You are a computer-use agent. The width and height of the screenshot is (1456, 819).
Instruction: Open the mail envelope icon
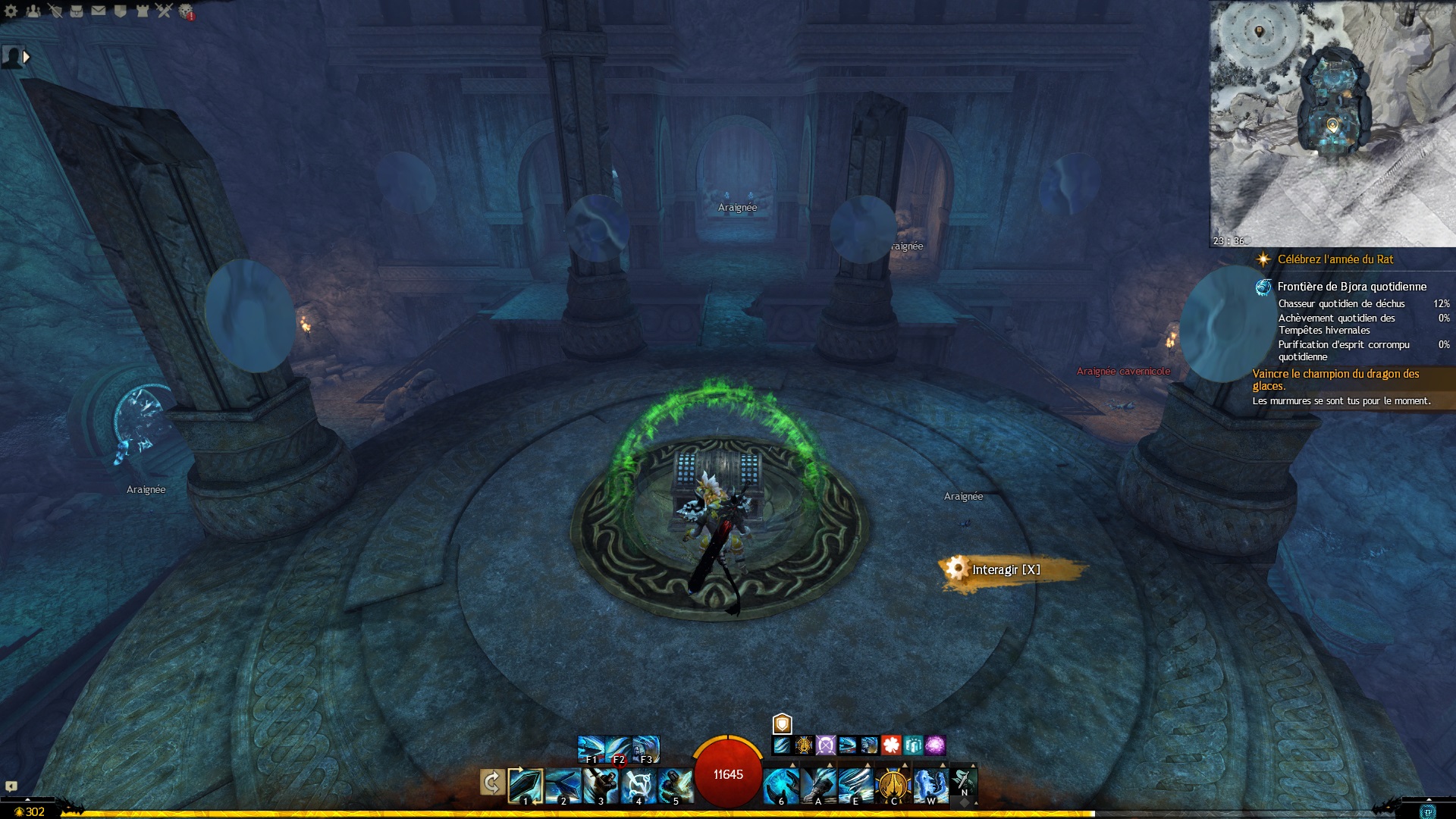pyautogui.click(x=98, y=11)
